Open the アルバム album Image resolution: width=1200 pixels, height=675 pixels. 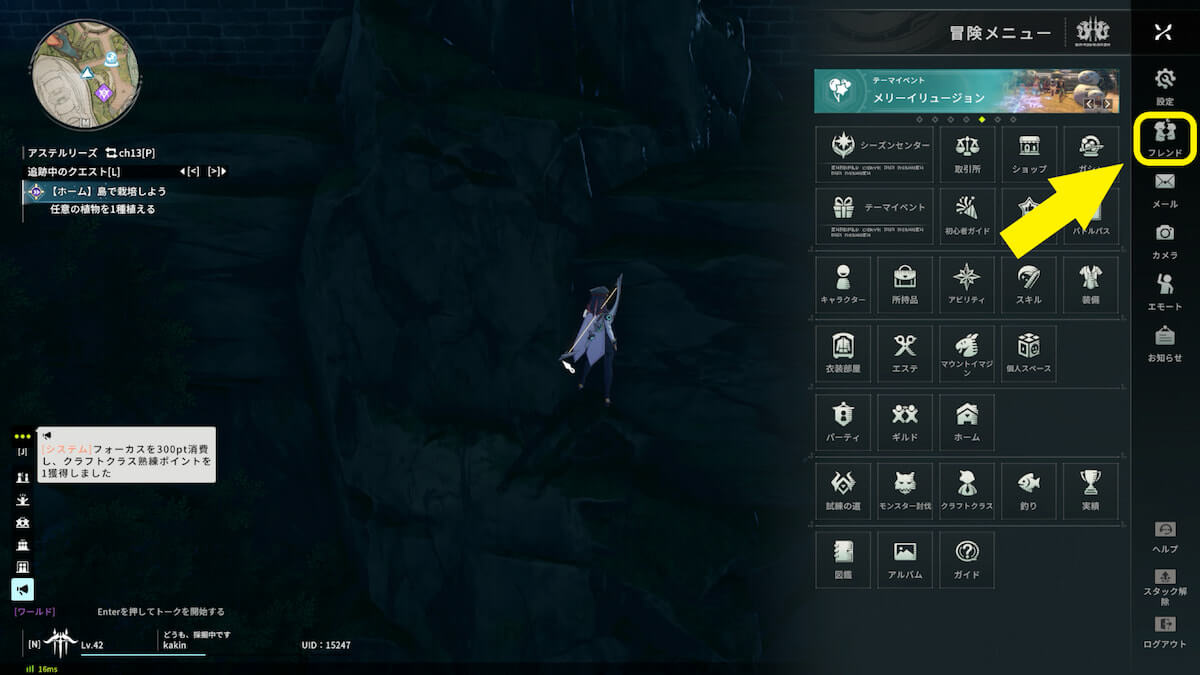click(905, 559)
